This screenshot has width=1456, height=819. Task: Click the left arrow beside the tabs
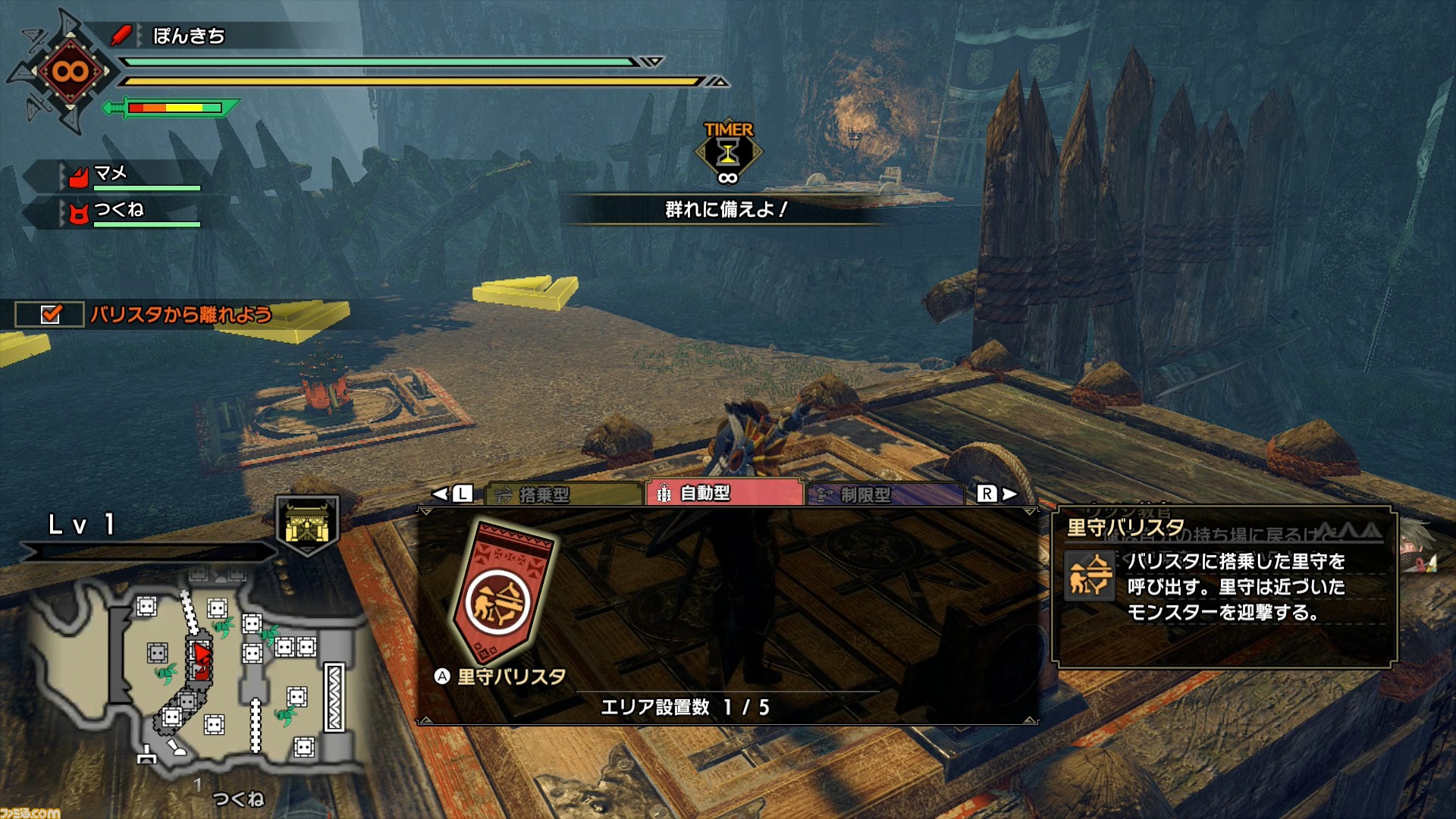[441, 494]
